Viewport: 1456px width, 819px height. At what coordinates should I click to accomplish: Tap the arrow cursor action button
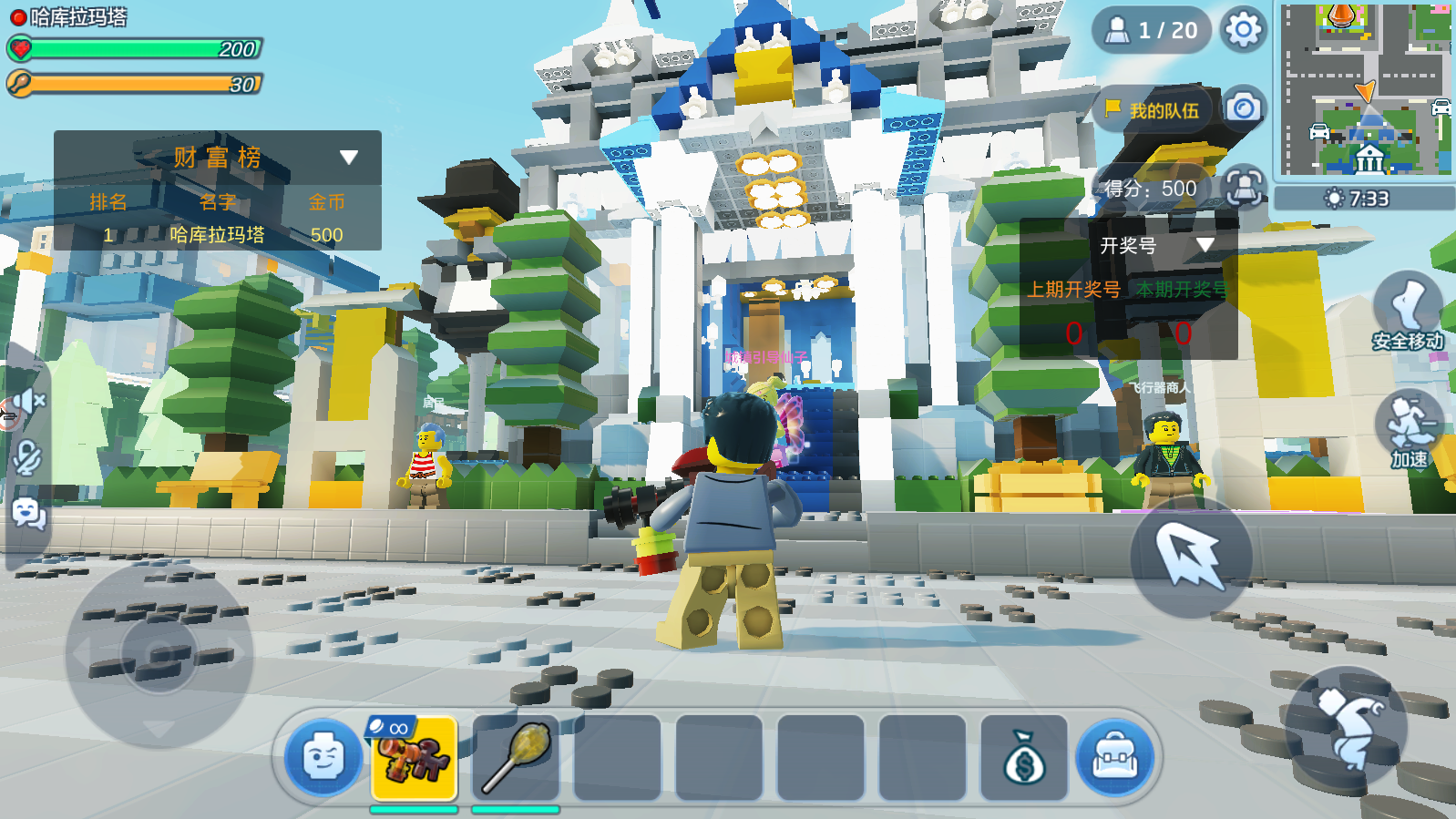pos(1191,557)
